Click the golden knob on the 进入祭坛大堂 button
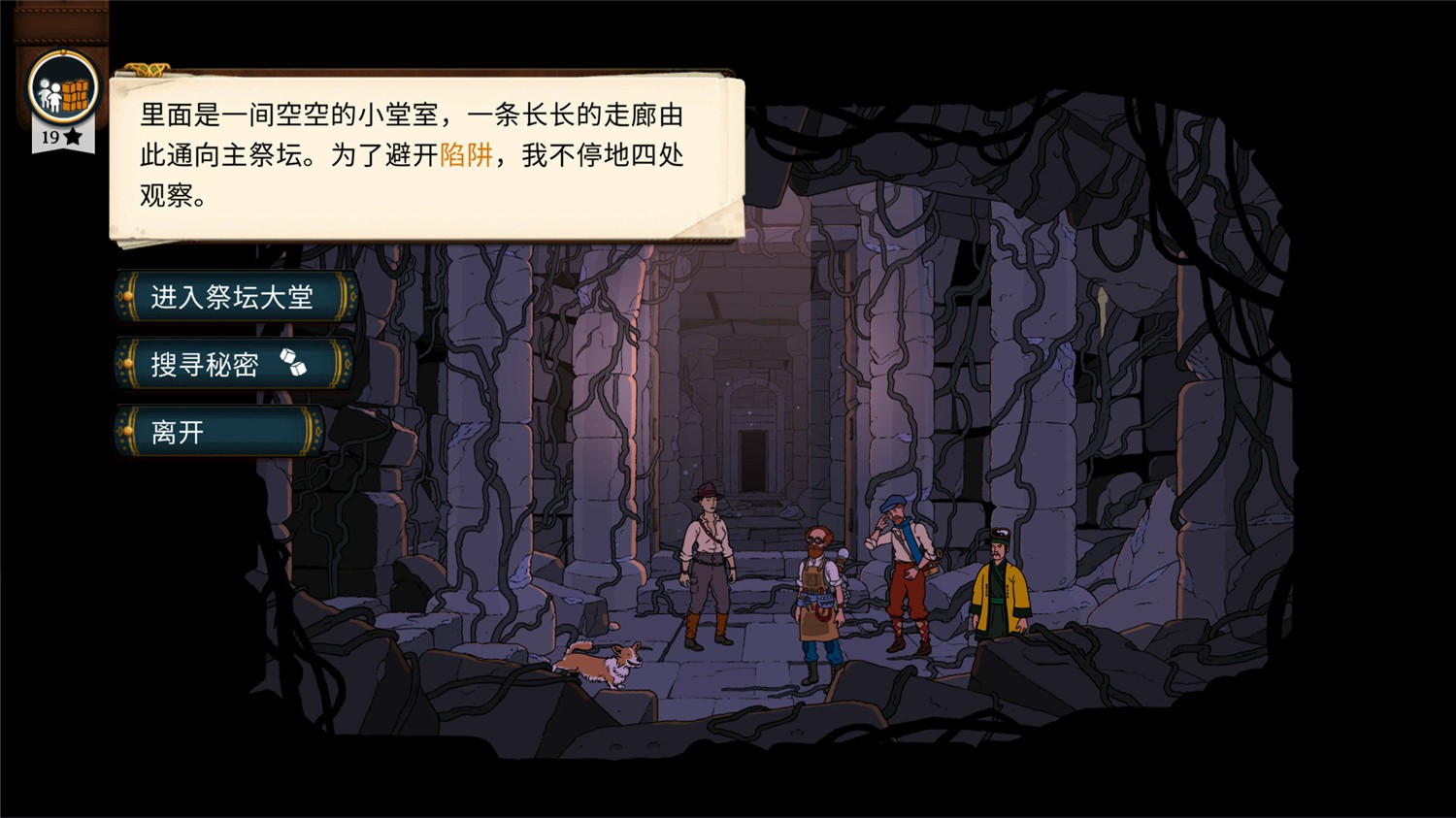Screen dimensions: 1456x818 click(x=128, y=297)
